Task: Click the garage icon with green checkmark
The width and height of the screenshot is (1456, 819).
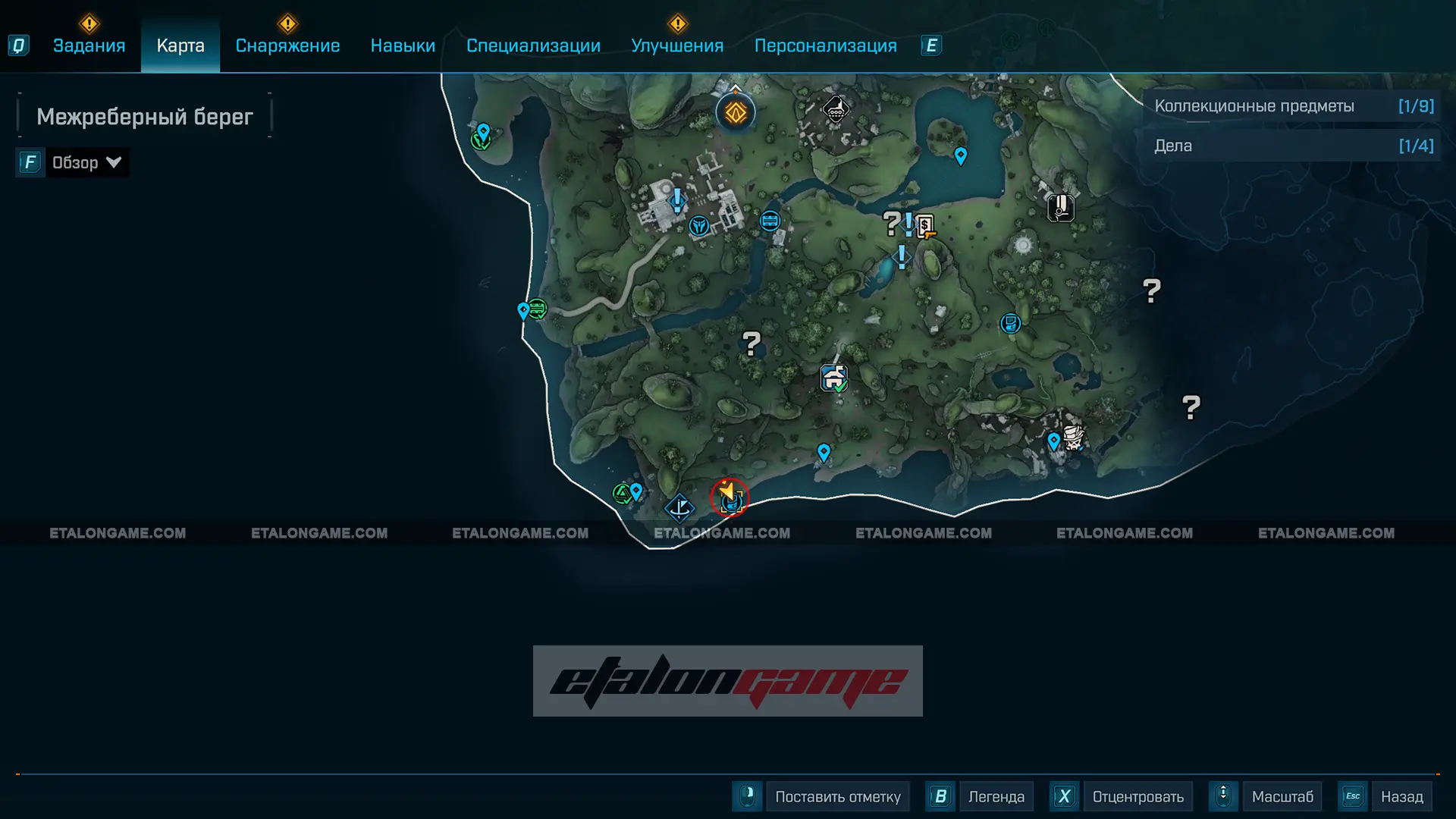Action: pos(833,377)
